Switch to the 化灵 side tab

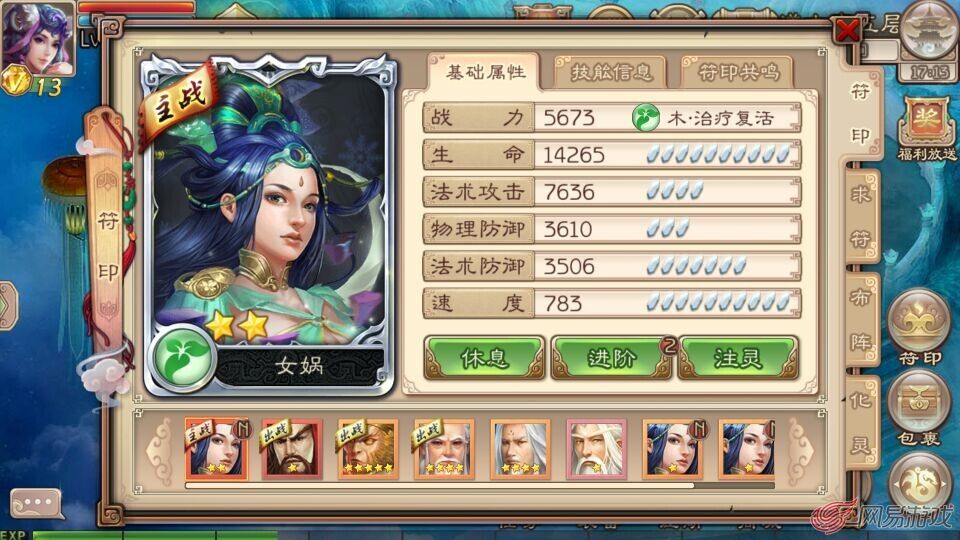click(x=860, y=427)
